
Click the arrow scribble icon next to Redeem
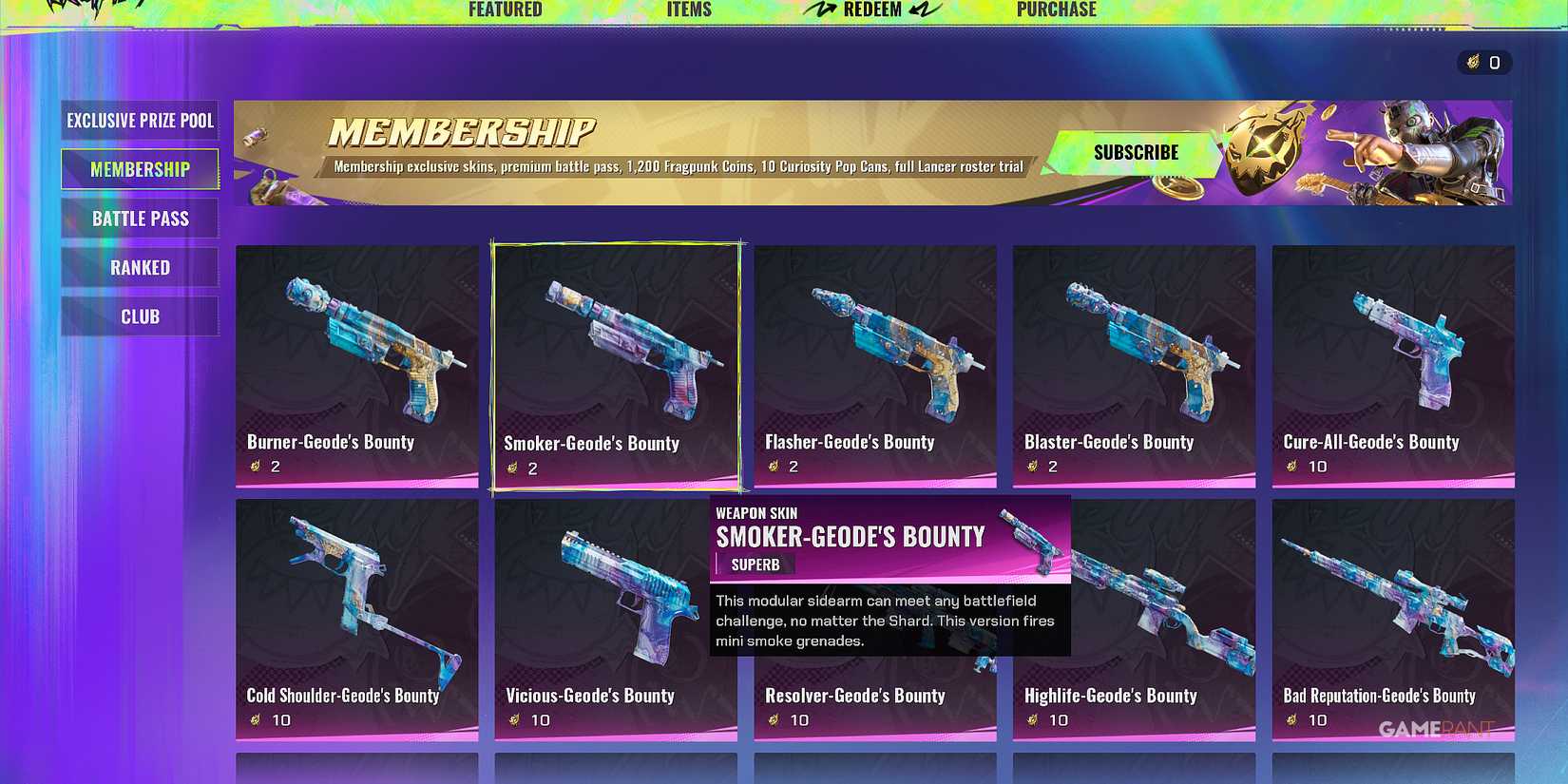[x=819, y=10]
